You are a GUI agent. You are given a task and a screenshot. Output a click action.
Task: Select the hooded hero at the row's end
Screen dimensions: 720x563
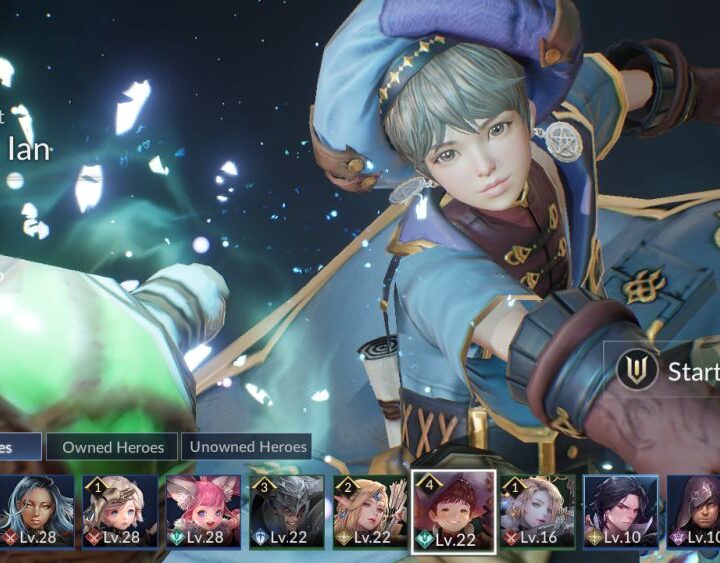694,511
